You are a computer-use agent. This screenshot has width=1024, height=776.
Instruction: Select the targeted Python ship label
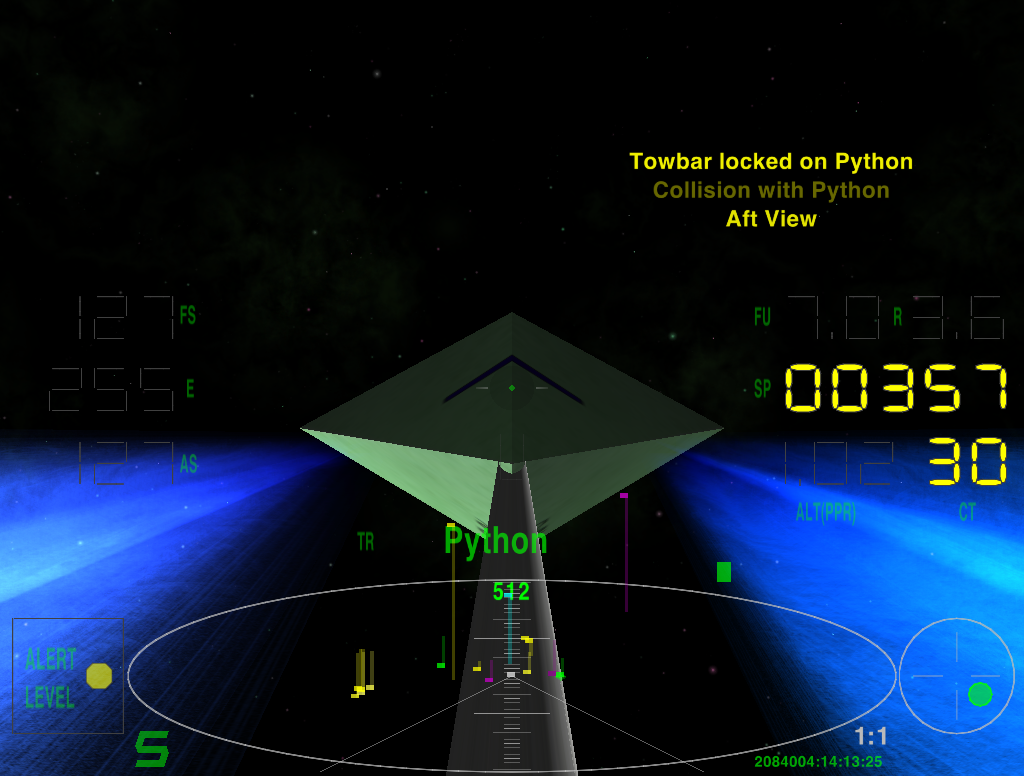[496, 541]
